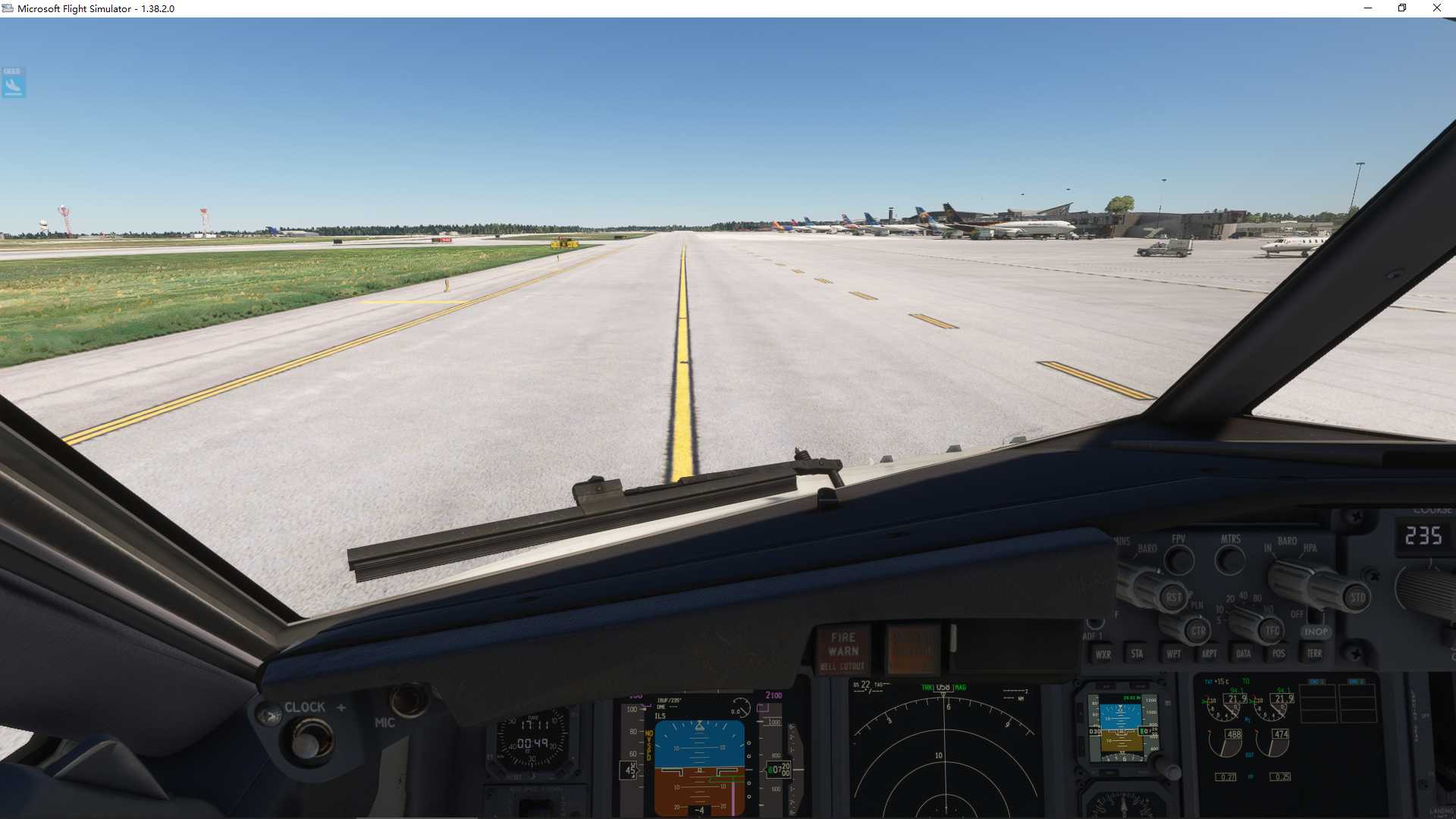Enable the STA stations display button
Image resolution: width=1456 pixels, height=819 pixels.
[x=1137, y=654]
